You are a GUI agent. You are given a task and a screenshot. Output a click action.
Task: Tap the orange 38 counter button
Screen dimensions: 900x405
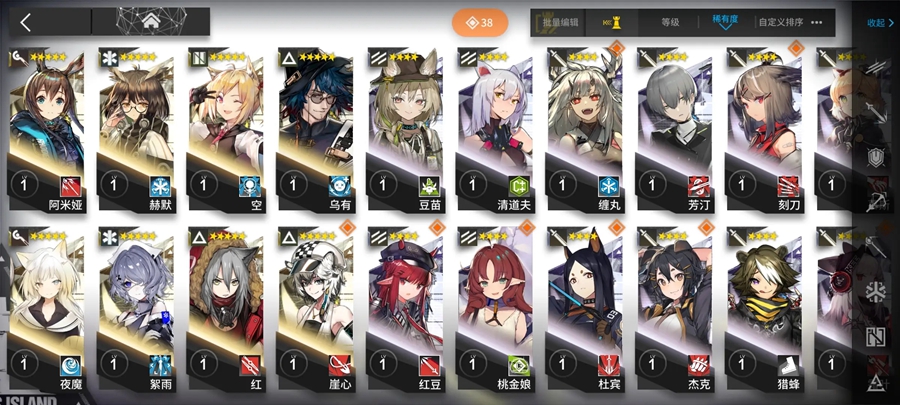(x=480, y=22)
